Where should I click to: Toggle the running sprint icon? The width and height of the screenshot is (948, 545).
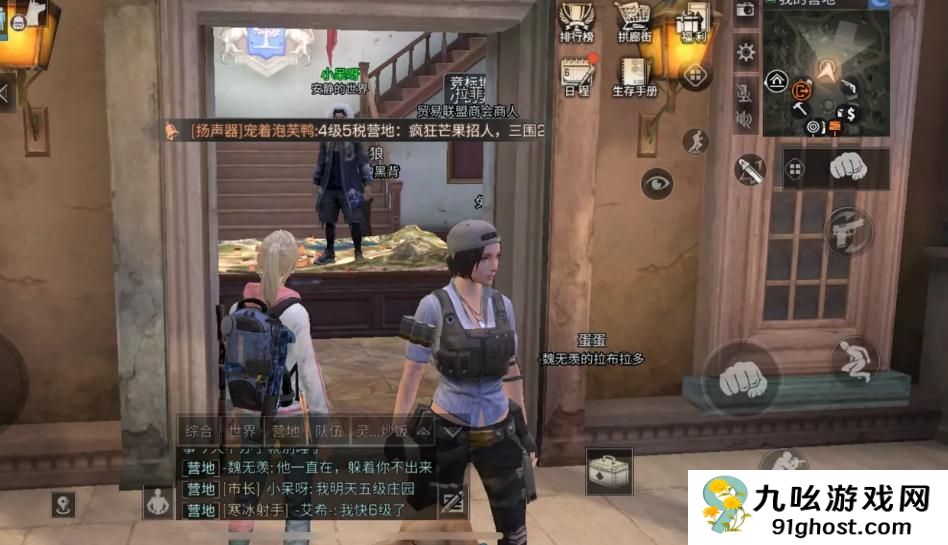pos(695,142)
